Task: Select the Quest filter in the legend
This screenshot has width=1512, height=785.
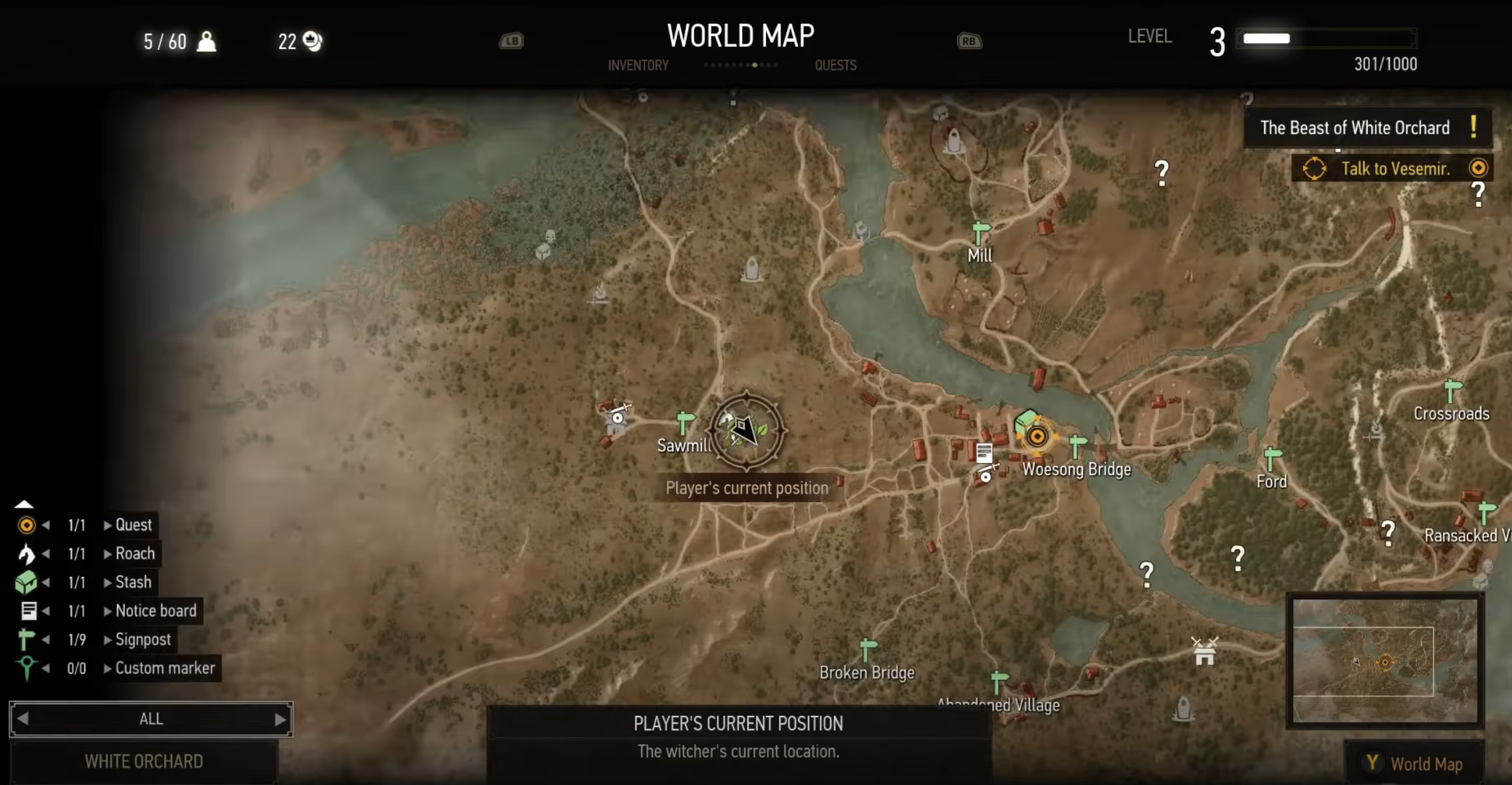Action: [x=133, y=525]
